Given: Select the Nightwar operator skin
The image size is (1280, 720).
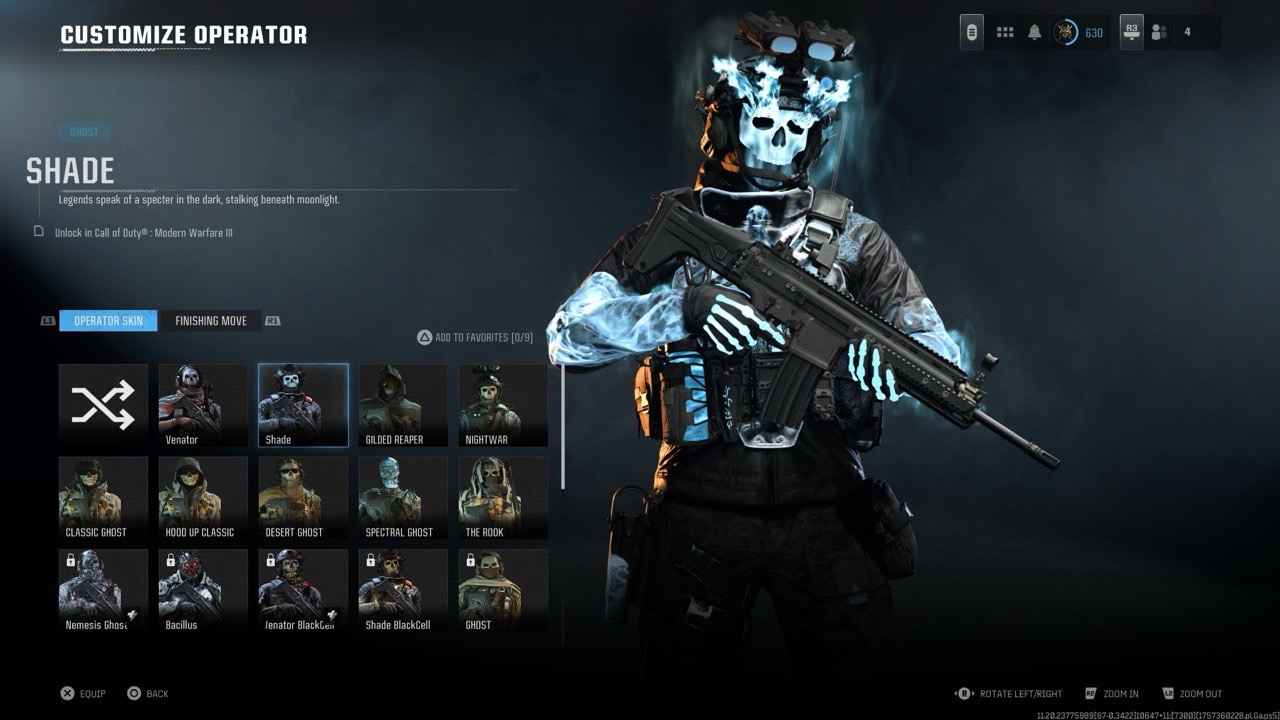Looking at the screenshot, I should (503, 405).
